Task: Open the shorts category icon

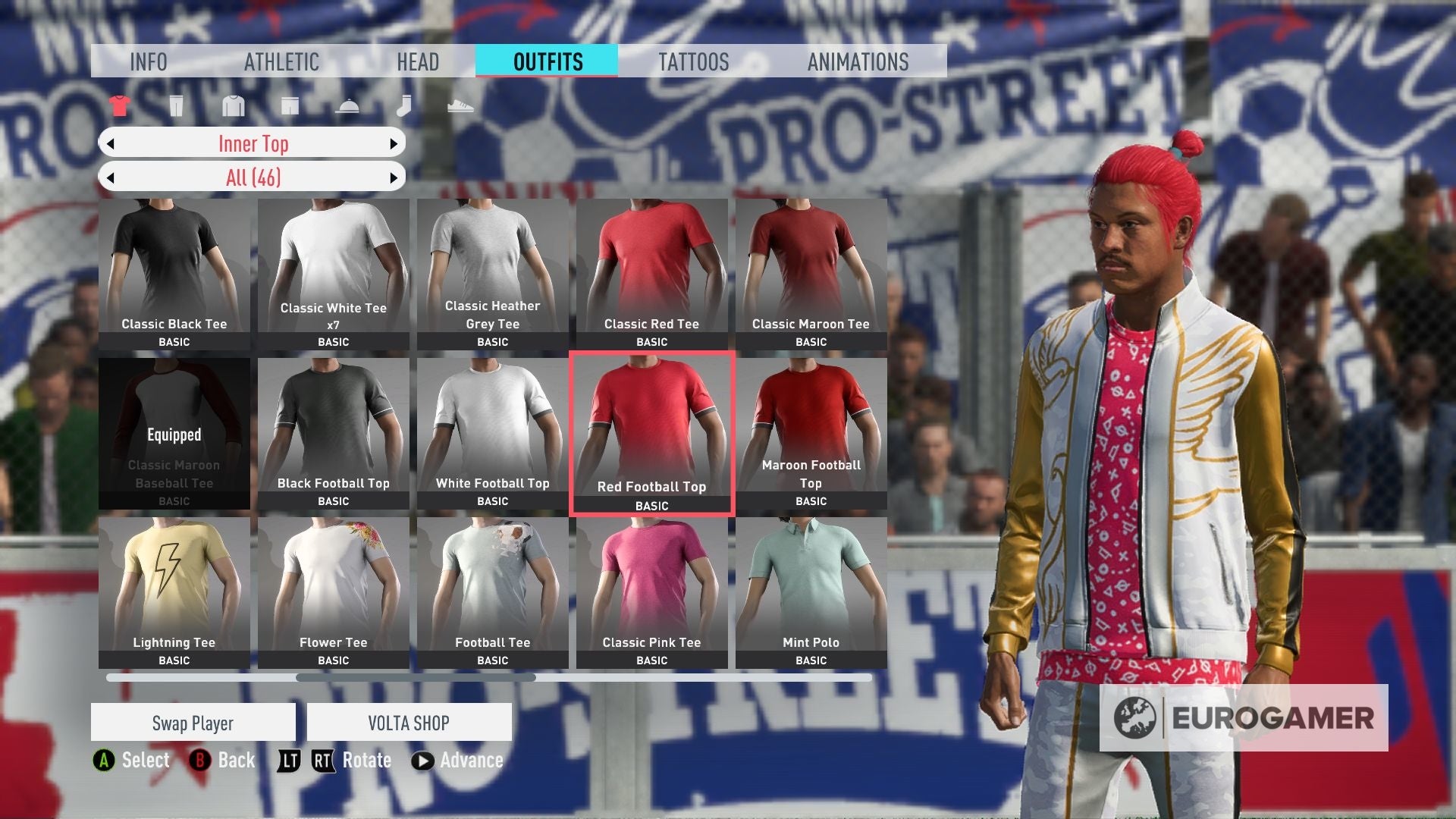Action: 290,106
